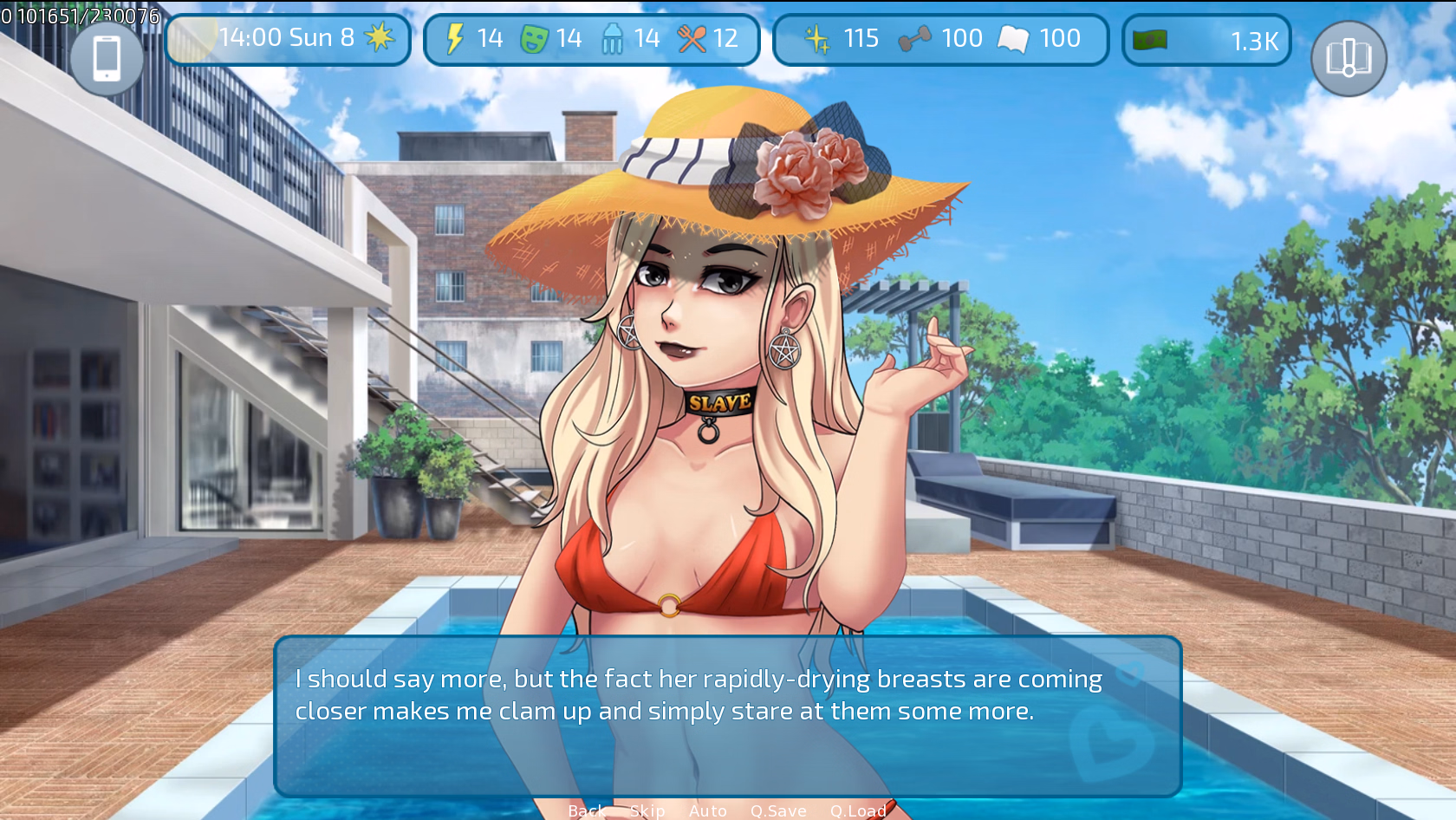Advance the dialogue text box

[x=728, y=716]
